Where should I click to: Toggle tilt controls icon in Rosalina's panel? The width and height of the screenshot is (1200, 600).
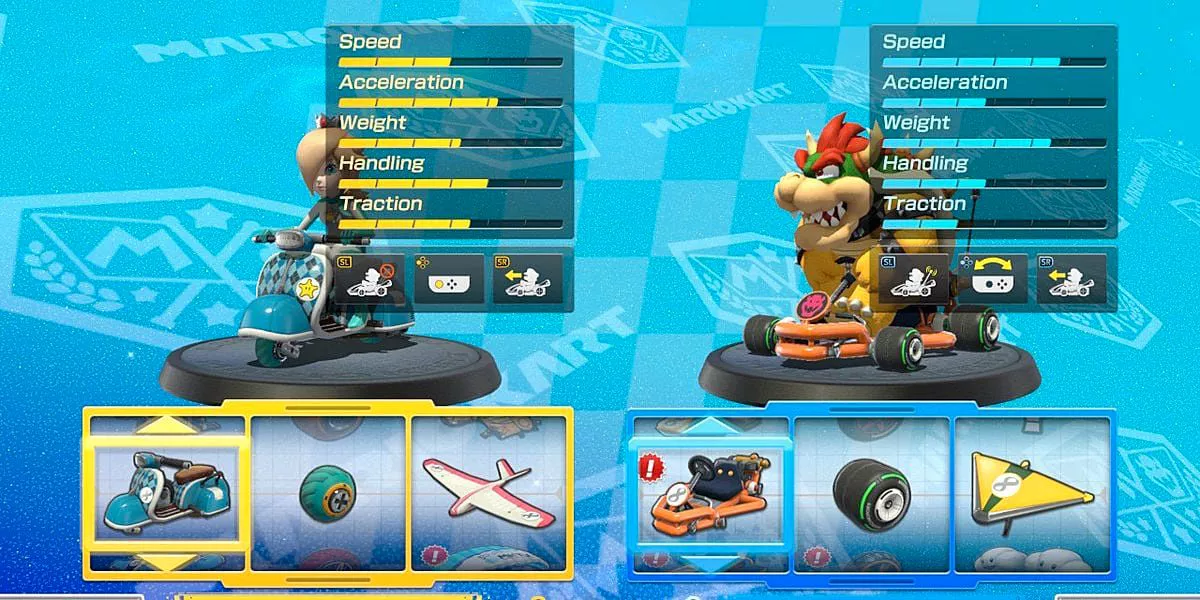[x=447, y=279]
